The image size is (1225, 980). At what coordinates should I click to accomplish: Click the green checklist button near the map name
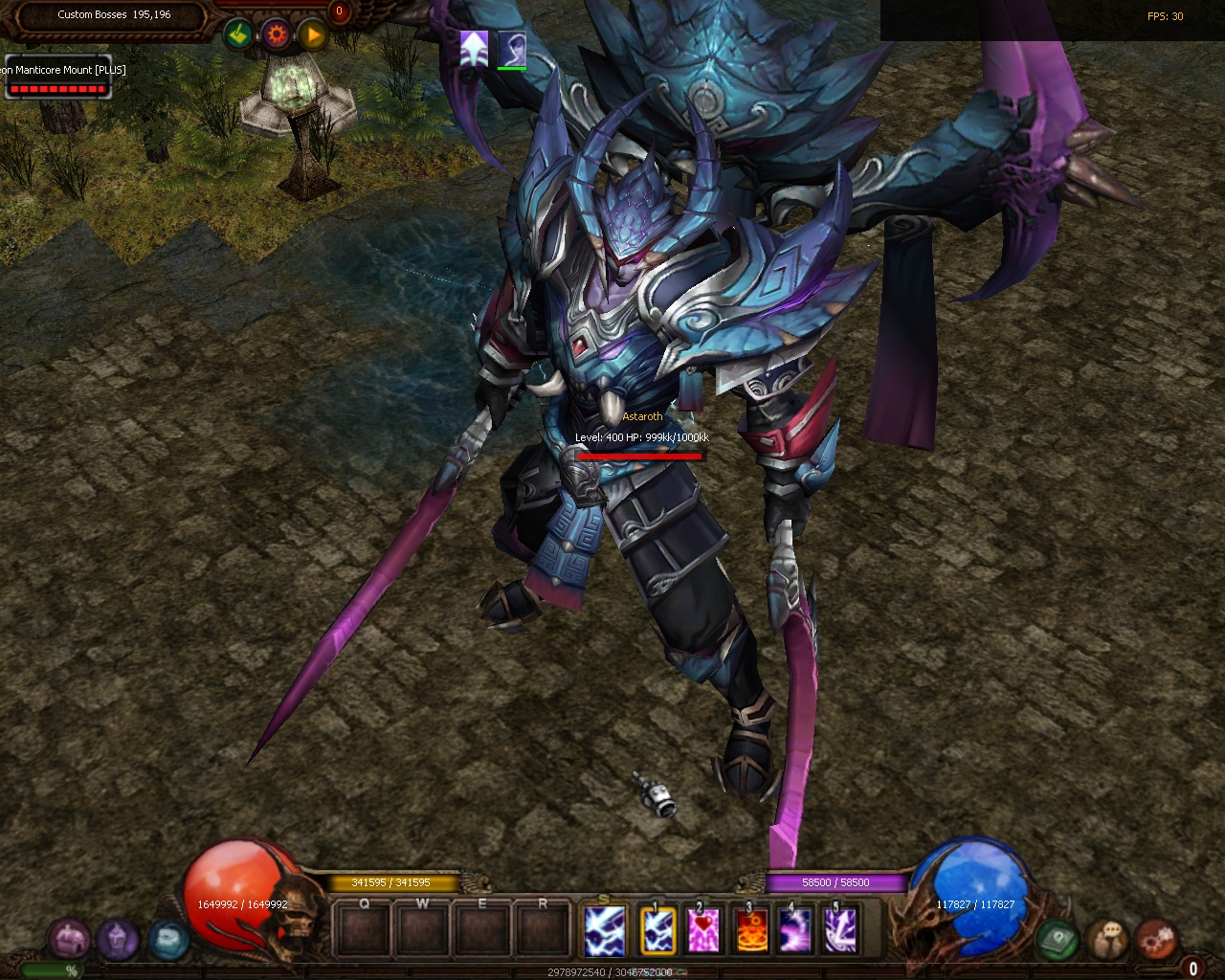coord(238,35)
